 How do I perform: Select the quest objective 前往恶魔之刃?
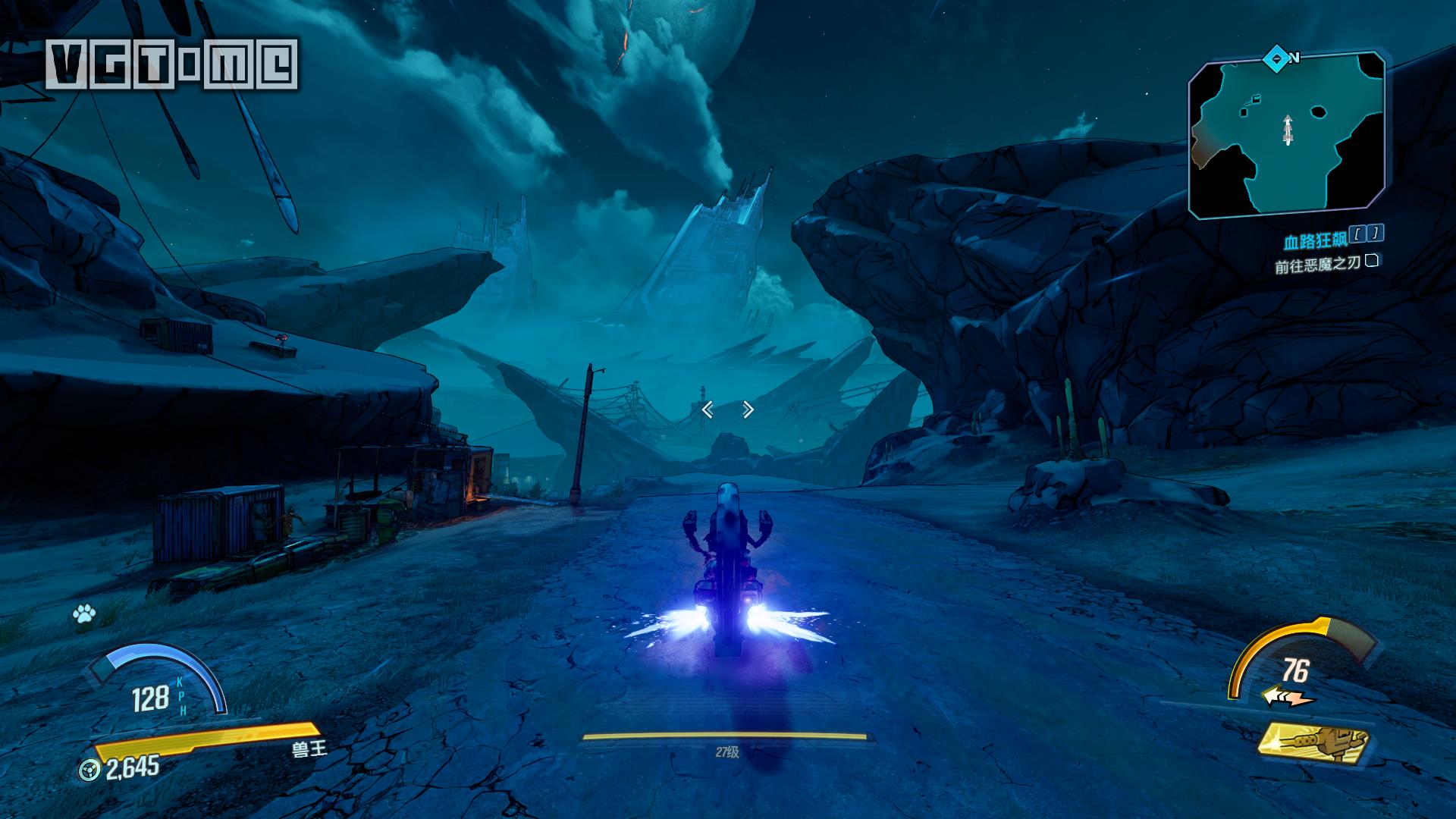pos(1318,265)
